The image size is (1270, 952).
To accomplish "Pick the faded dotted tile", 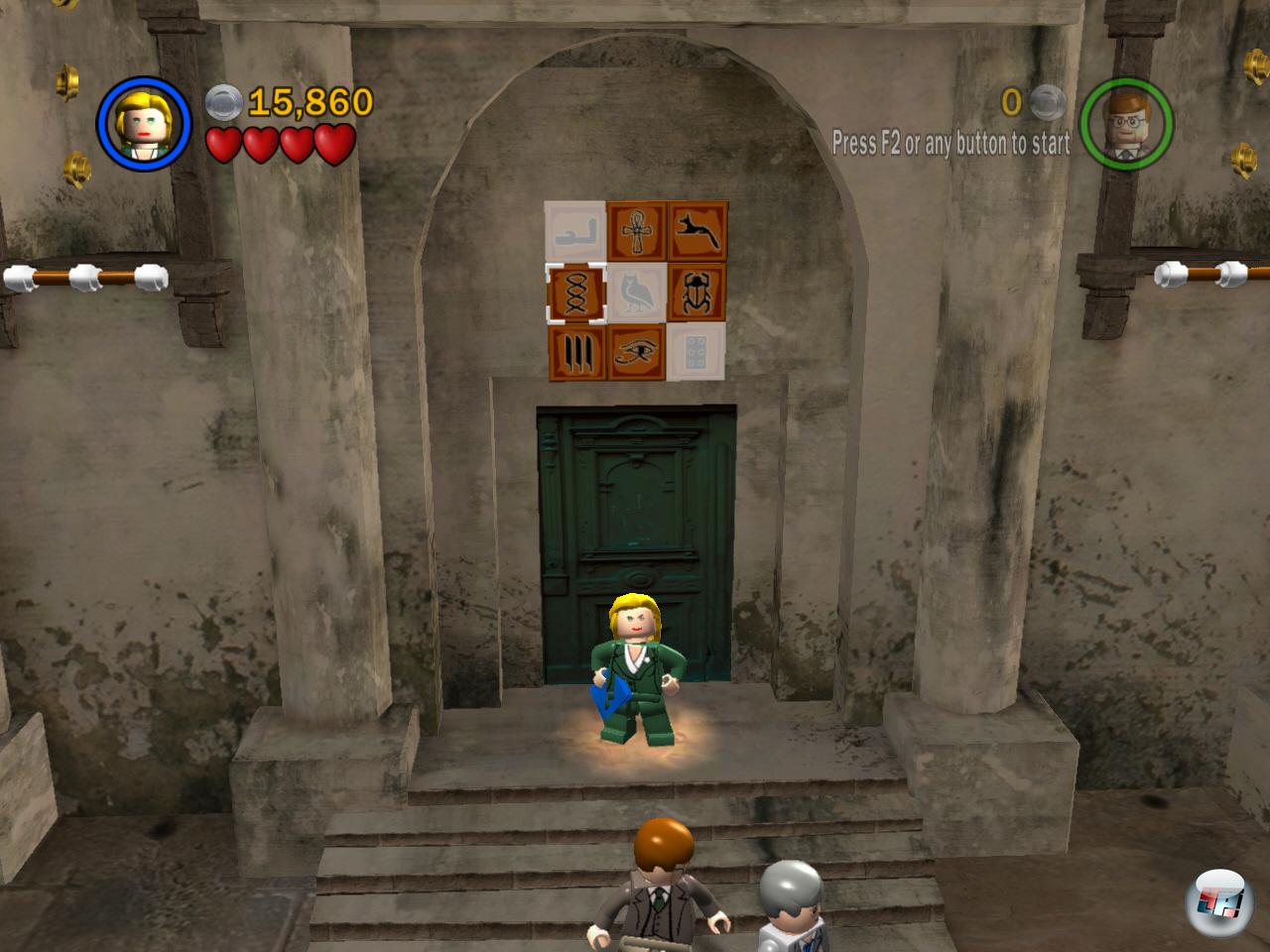I will click(696, 352).
